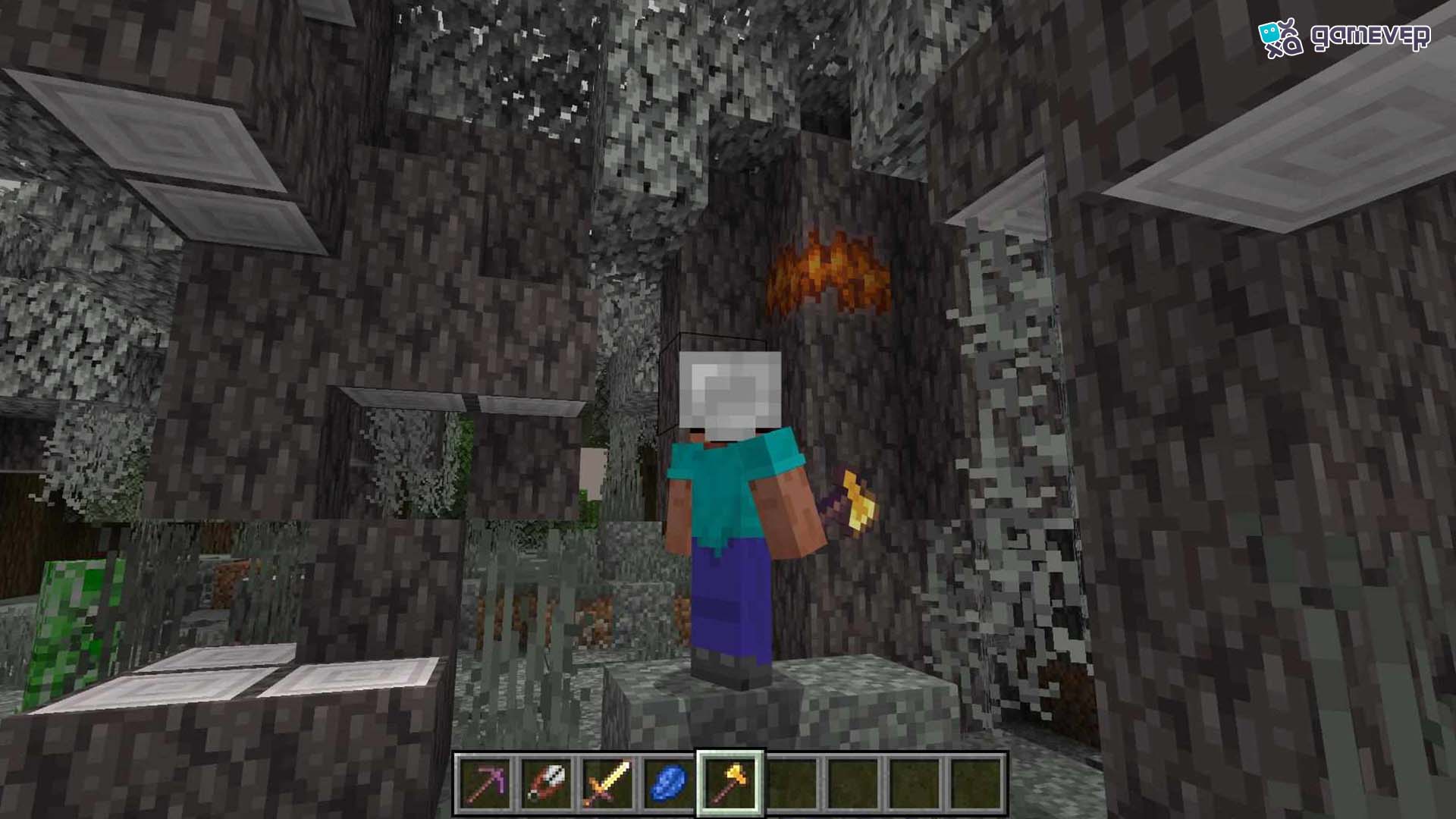The width and height of the screenshot is (1456, 819).
Task: Select the purple pickaxe hotbar slot
Action: 485,783
